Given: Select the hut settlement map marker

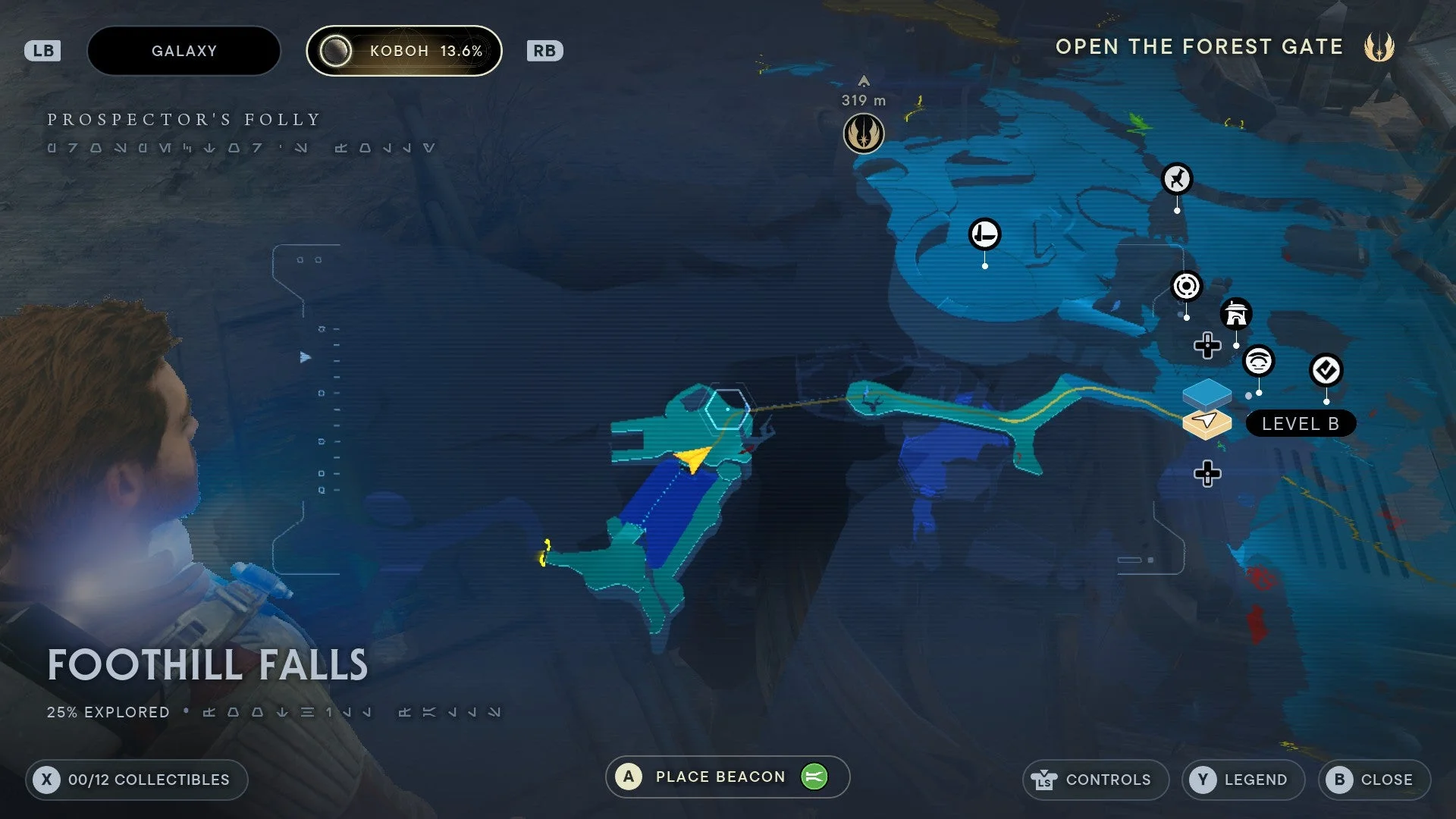Looking at the screenshot, I should click(x=1235, y=315).
